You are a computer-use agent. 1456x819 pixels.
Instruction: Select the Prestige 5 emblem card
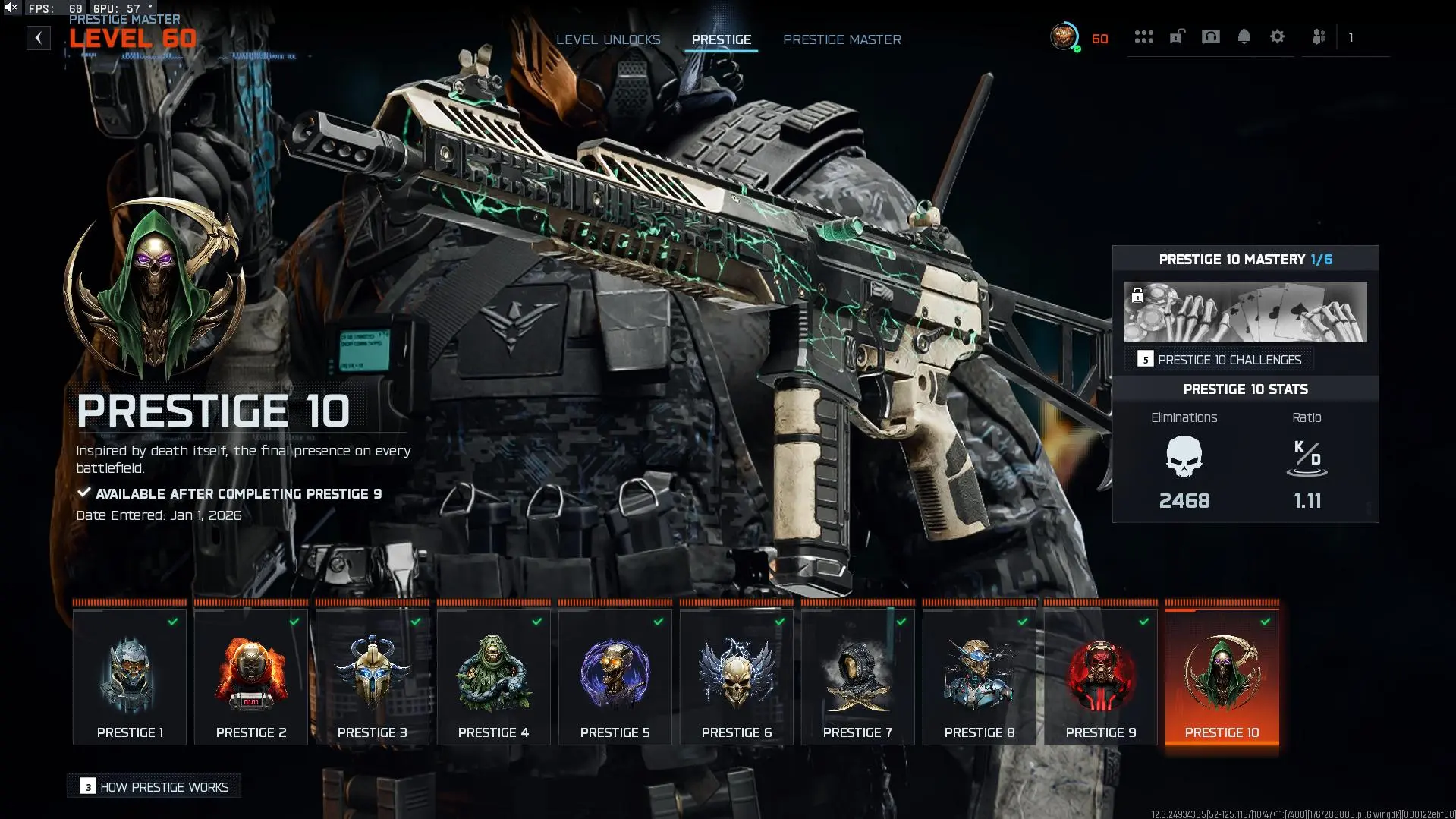615,672
